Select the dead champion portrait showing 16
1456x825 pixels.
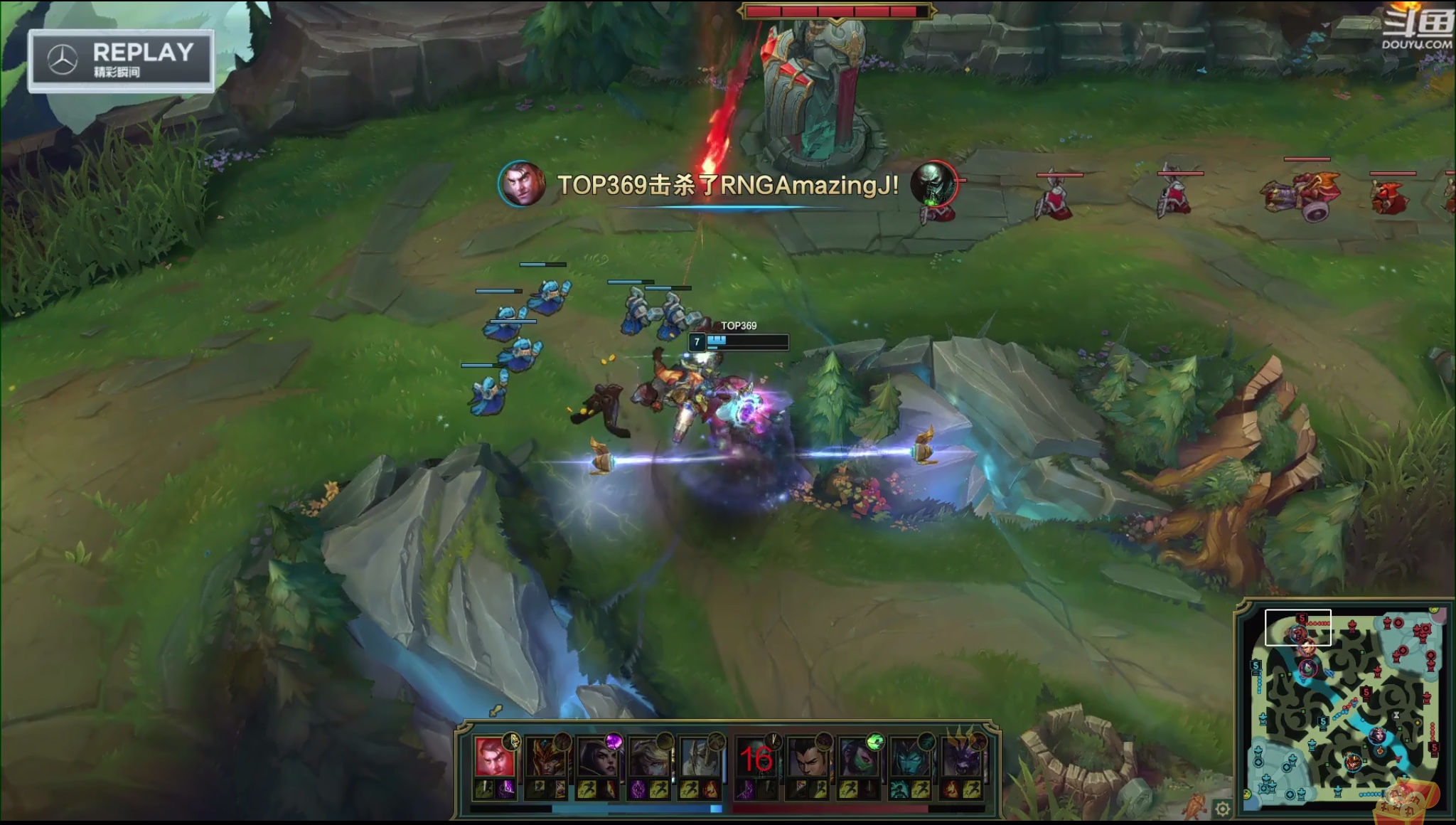point(756,758)
